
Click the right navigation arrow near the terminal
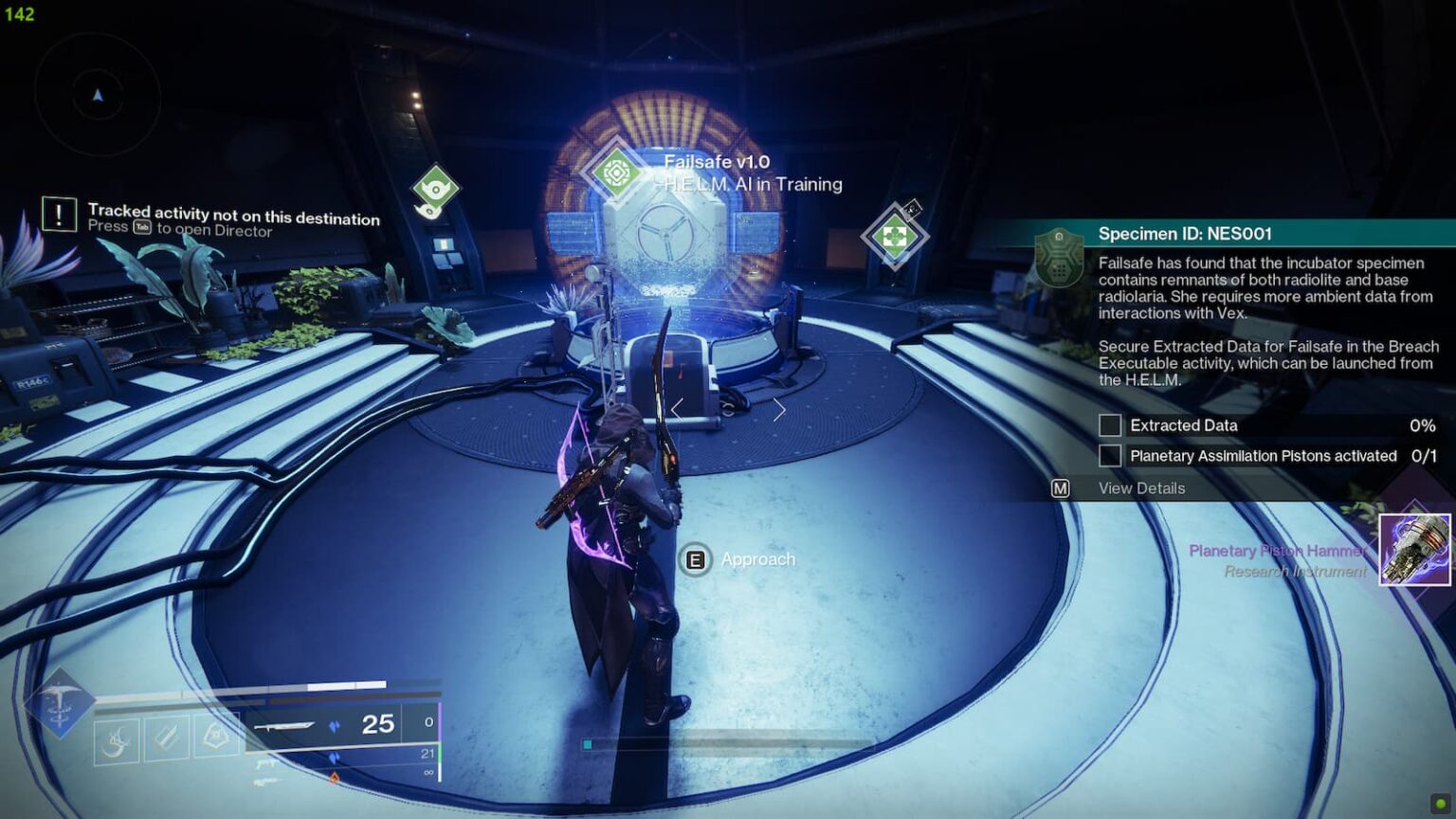coord(779,408)
